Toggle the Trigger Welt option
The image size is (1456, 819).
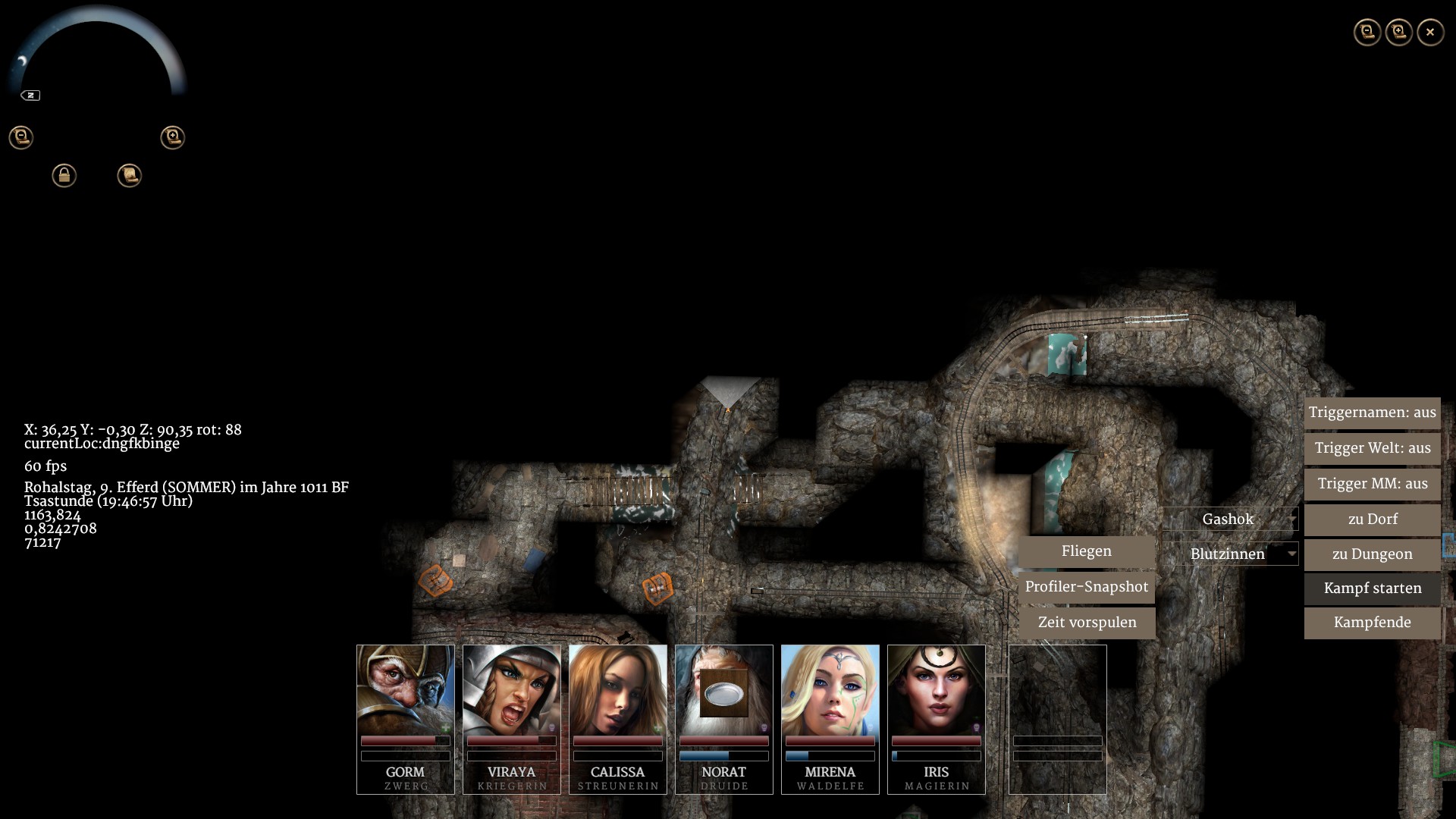point(1372,448)
